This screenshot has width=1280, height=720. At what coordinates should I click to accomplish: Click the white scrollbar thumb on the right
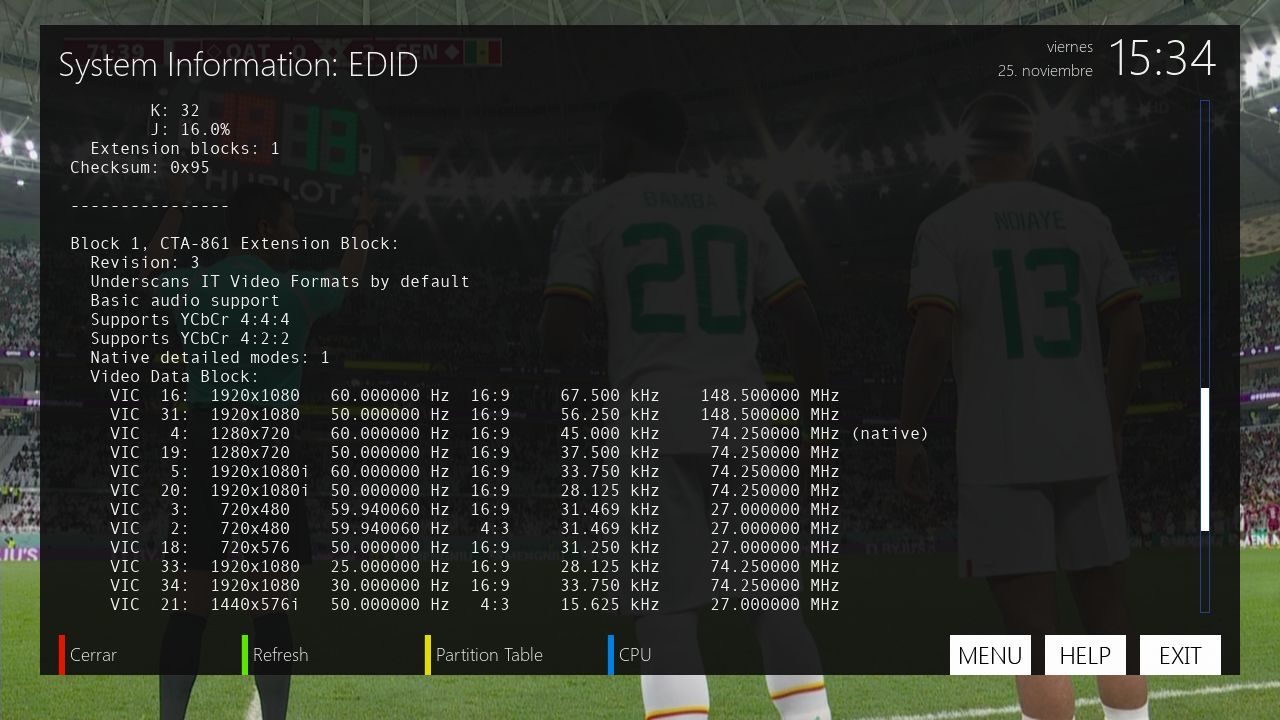1205,459
